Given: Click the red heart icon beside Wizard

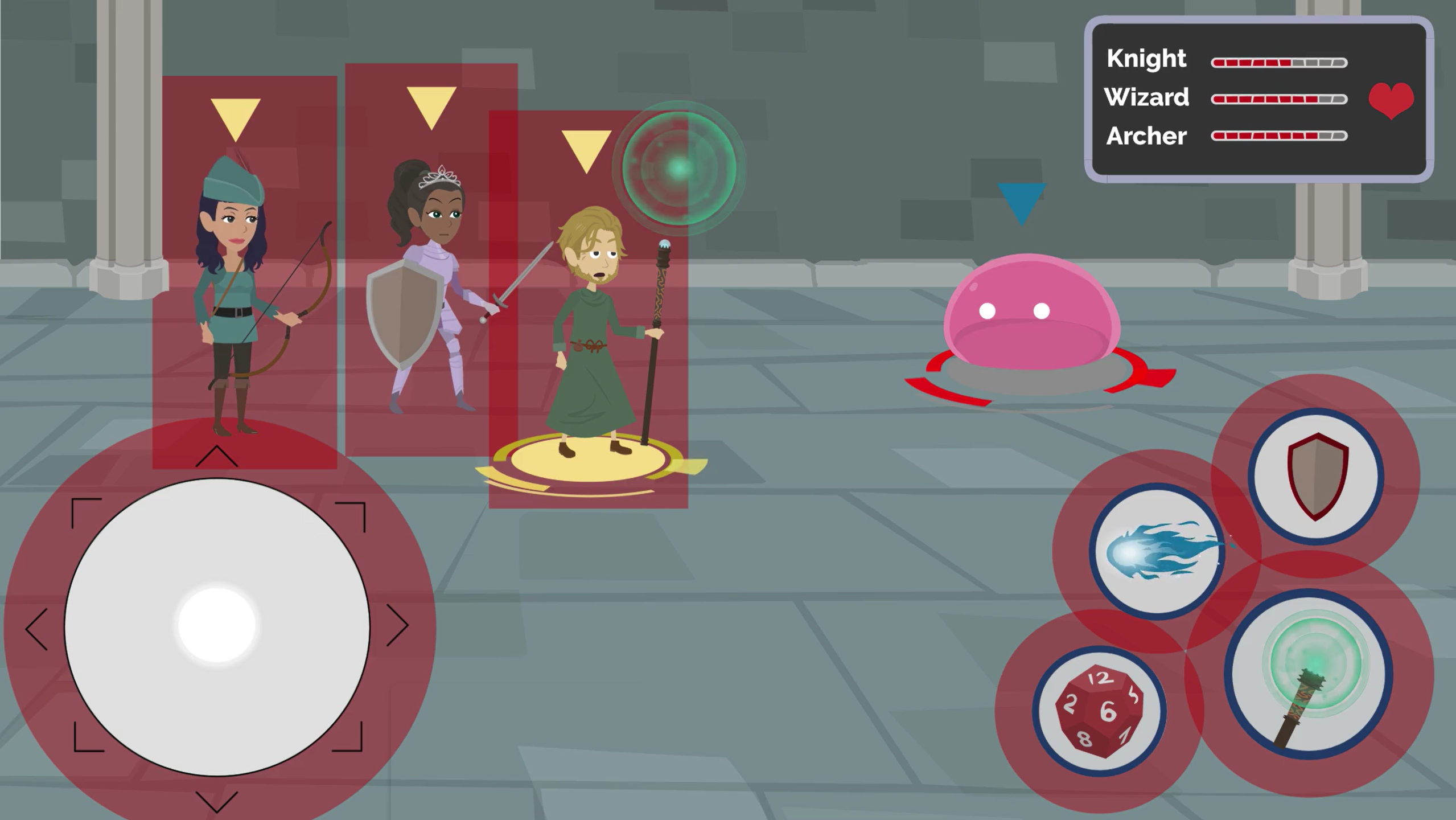Looking at the screenshot, I should tap(1391, 99).
